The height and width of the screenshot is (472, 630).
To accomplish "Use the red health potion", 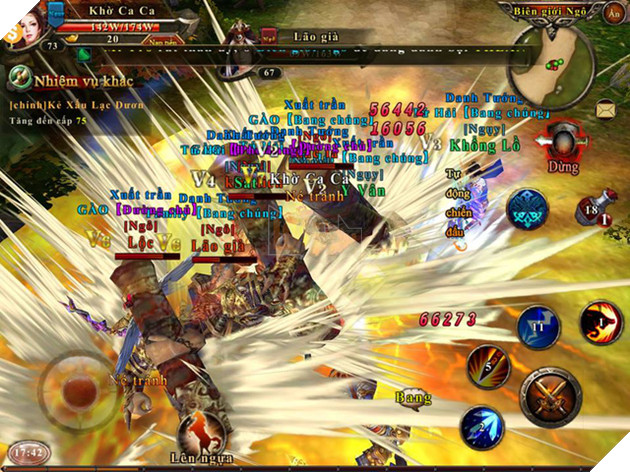I will pyautogui.click(x=596, y=210).
